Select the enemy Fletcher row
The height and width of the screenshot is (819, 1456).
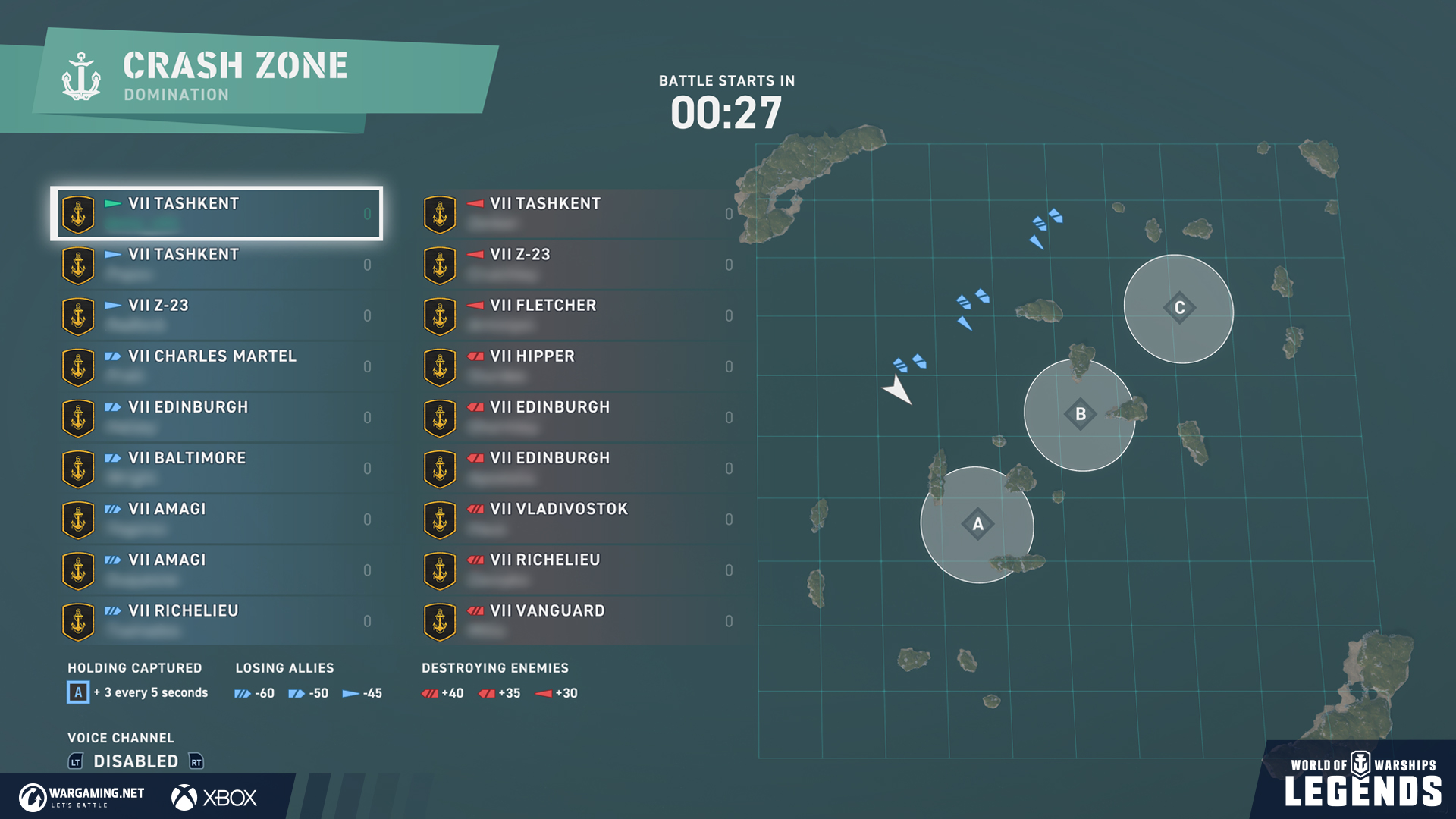click(x=578, y=315)
